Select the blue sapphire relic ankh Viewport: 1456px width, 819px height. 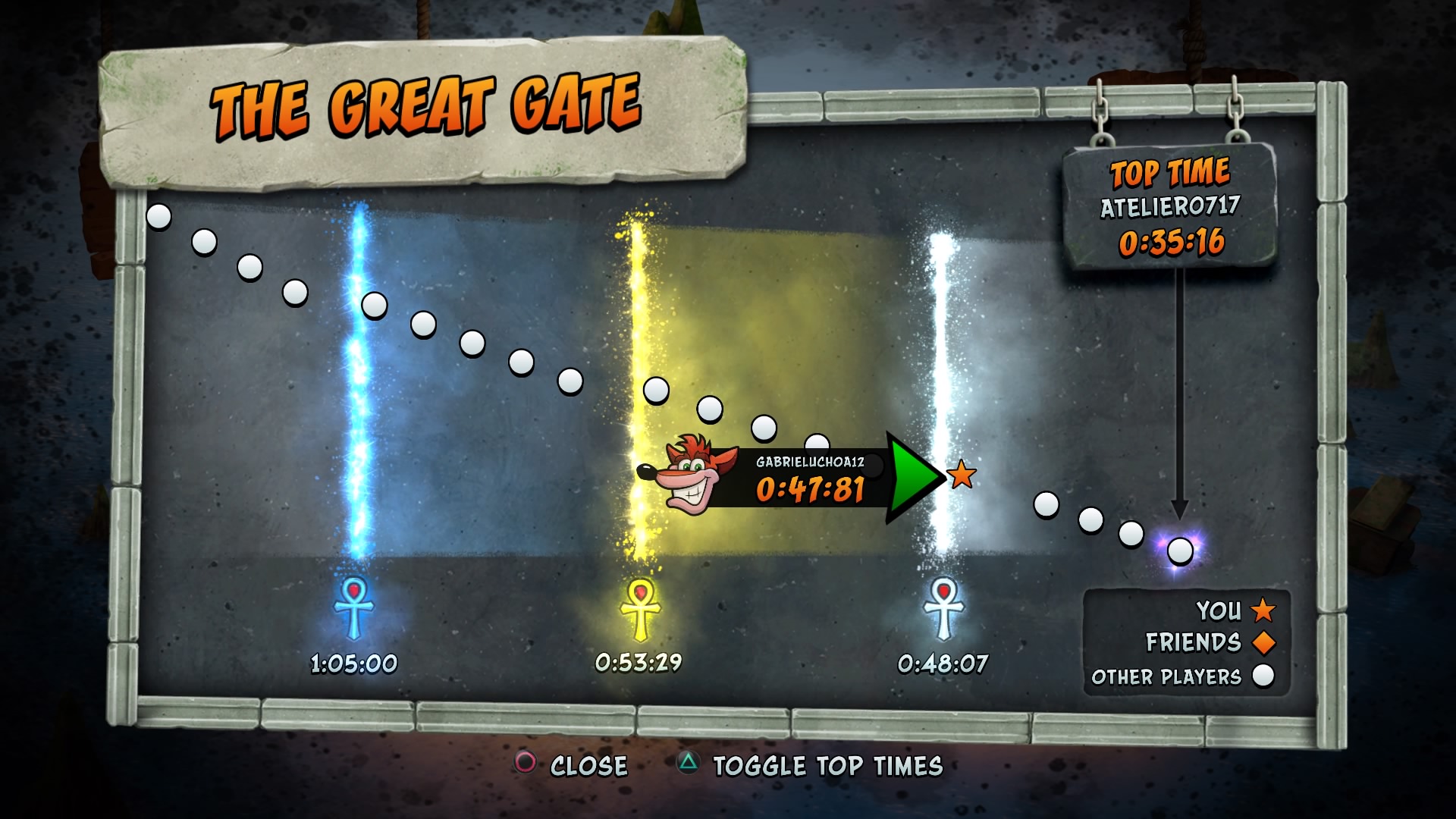[353, 608]
